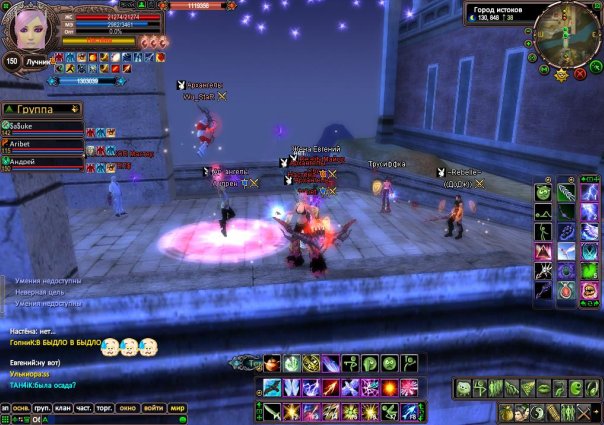The height and width of the screenshot is (425, 604).
Task: Switch to the 'осн.' chat tab
Action: point(20,408)
